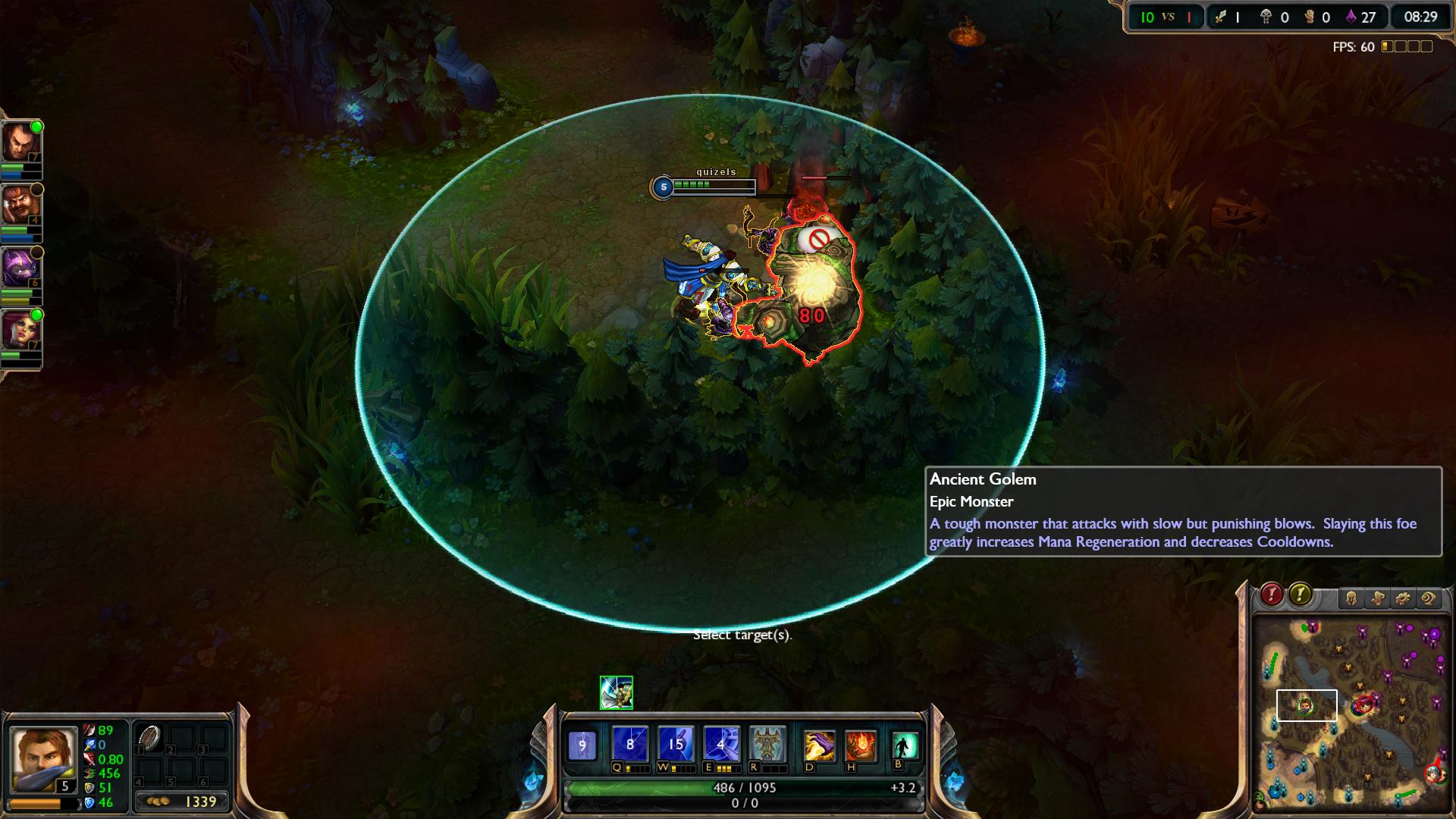Use the Ignite summoner spell

861,745
